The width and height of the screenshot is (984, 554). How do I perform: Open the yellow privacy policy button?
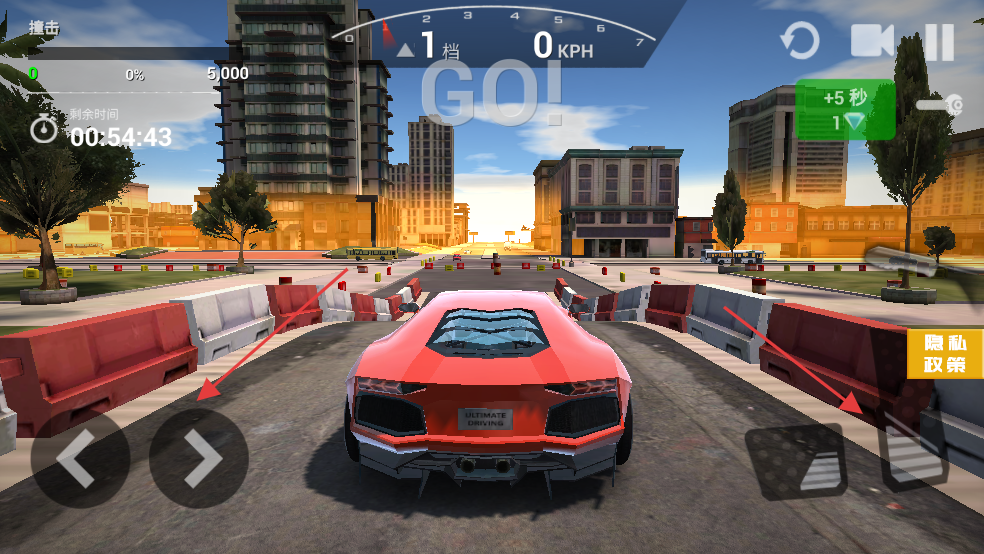945,354
